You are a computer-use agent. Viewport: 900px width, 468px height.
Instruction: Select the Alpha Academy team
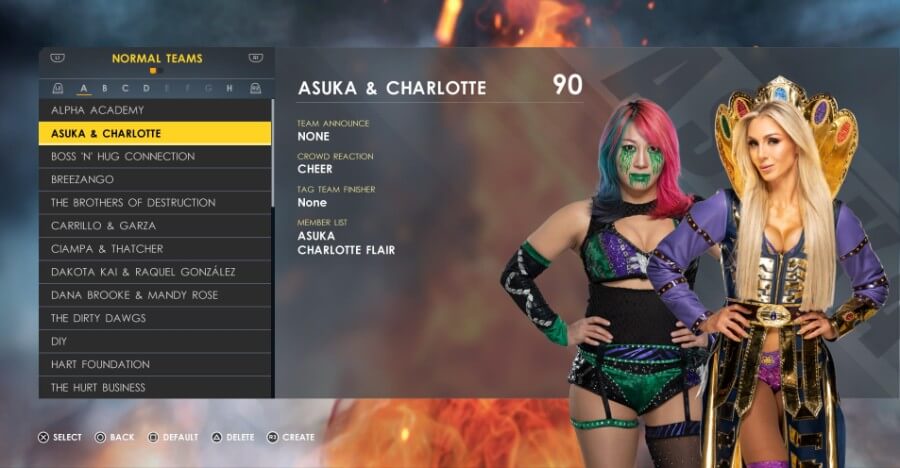tap(154, 110)
